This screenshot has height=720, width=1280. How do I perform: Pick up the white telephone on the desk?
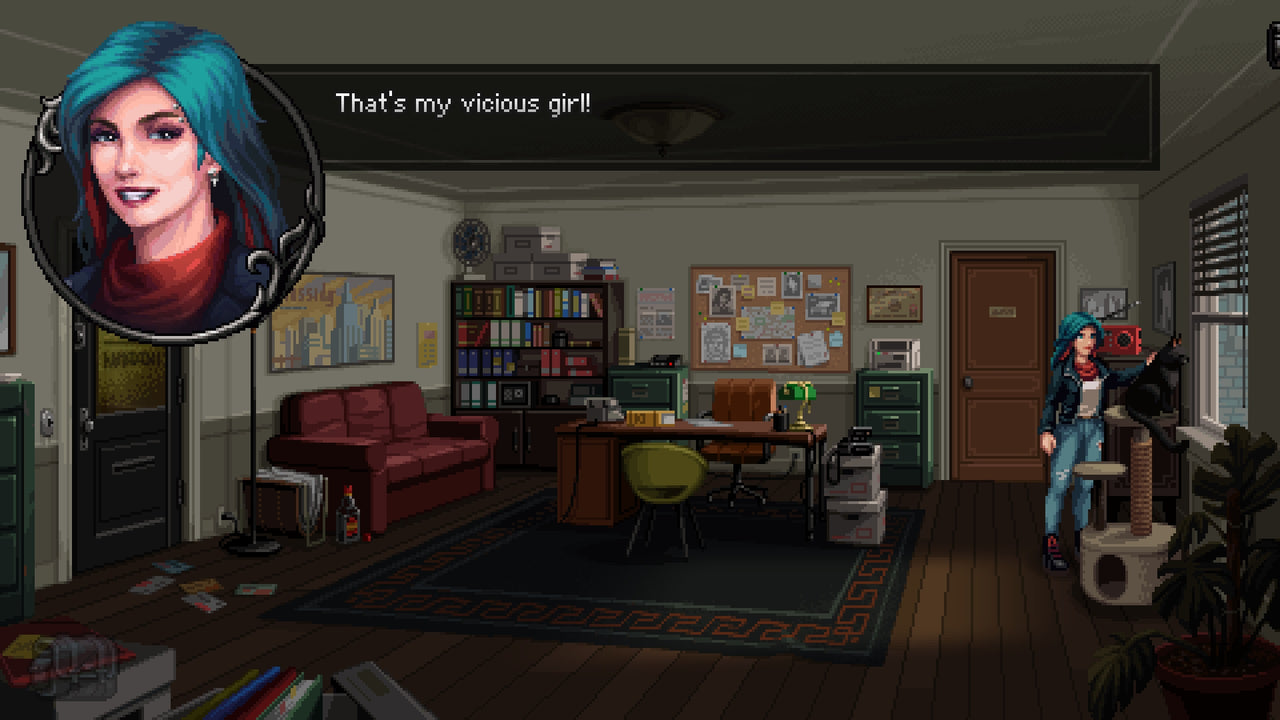598,409
